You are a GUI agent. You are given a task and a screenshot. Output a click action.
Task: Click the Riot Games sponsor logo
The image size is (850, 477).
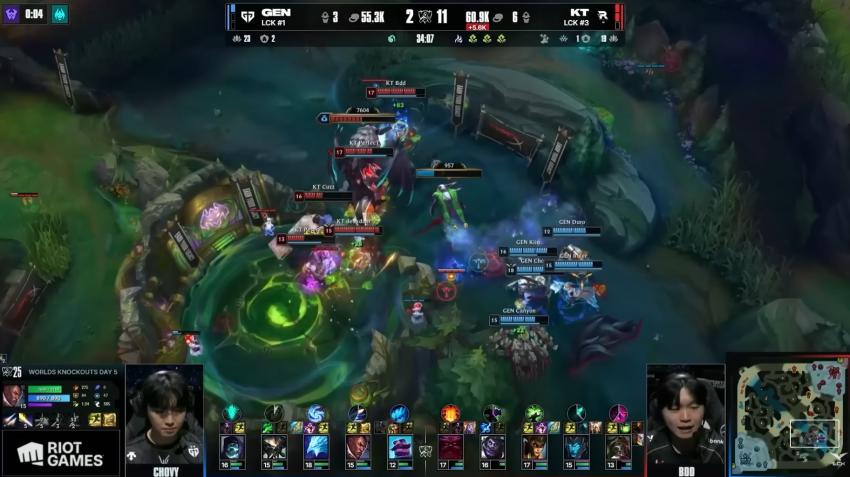pyautogui.click(x=60, y=454)
